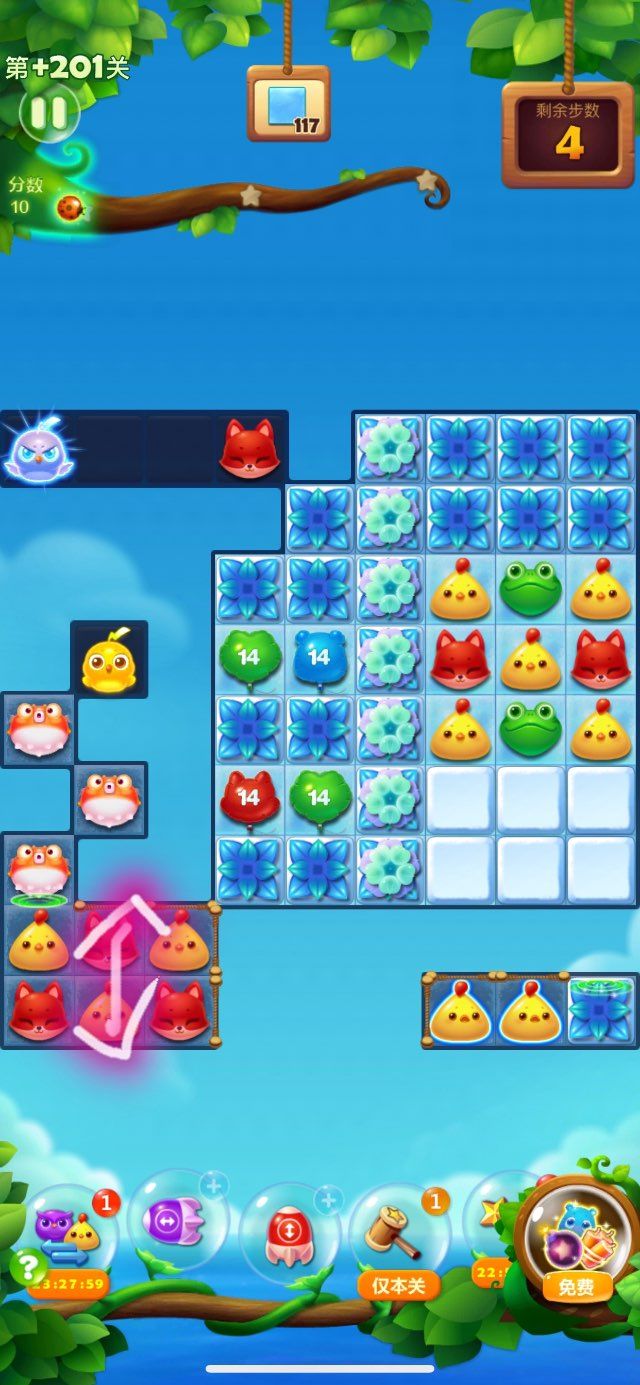Add more red rocket boosters
The height and width of the screenshot is (1385, 640).
tap(326, 1199)
